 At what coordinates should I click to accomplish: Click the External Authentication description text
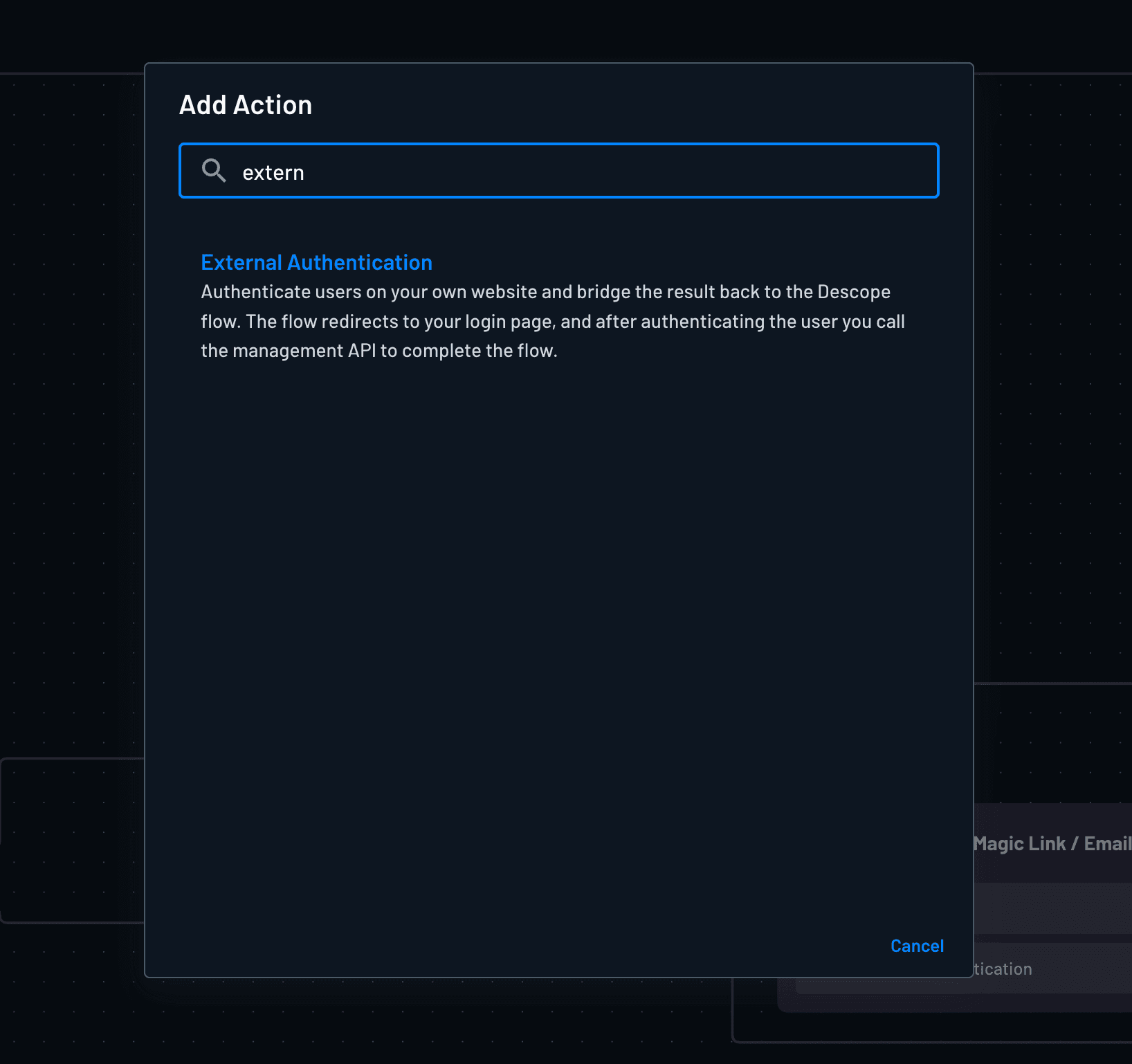coord(552,321)
